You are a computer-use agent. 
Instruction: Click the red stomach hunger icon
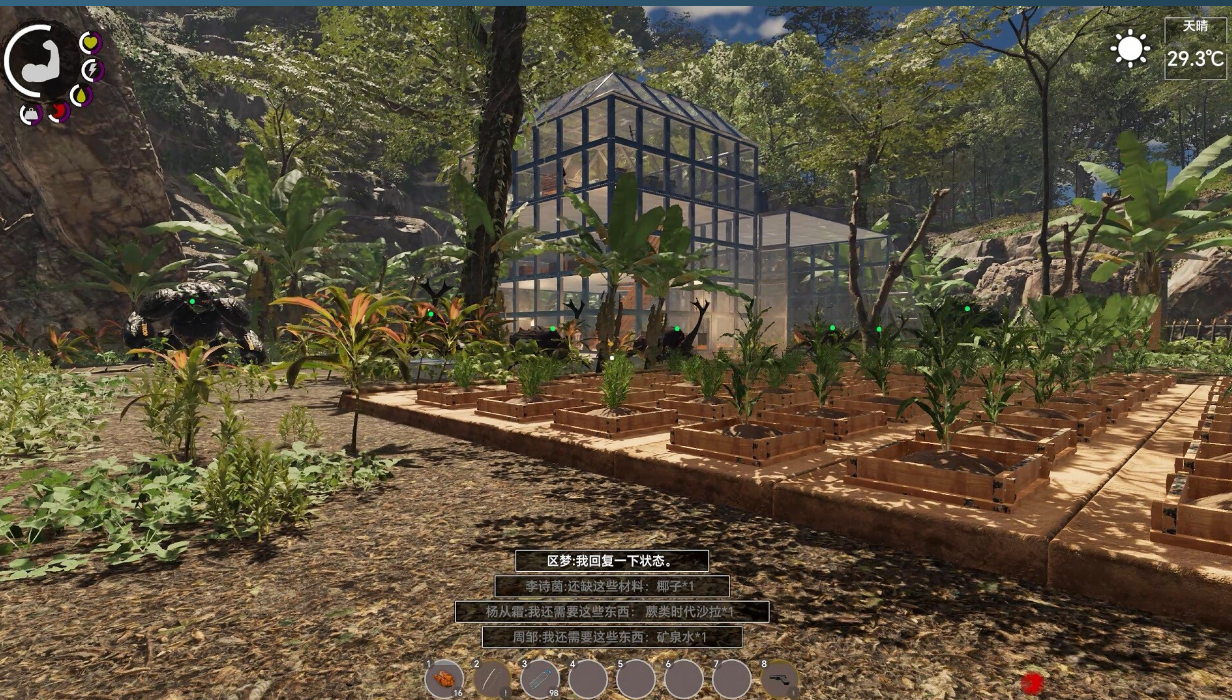coord(59,111)
